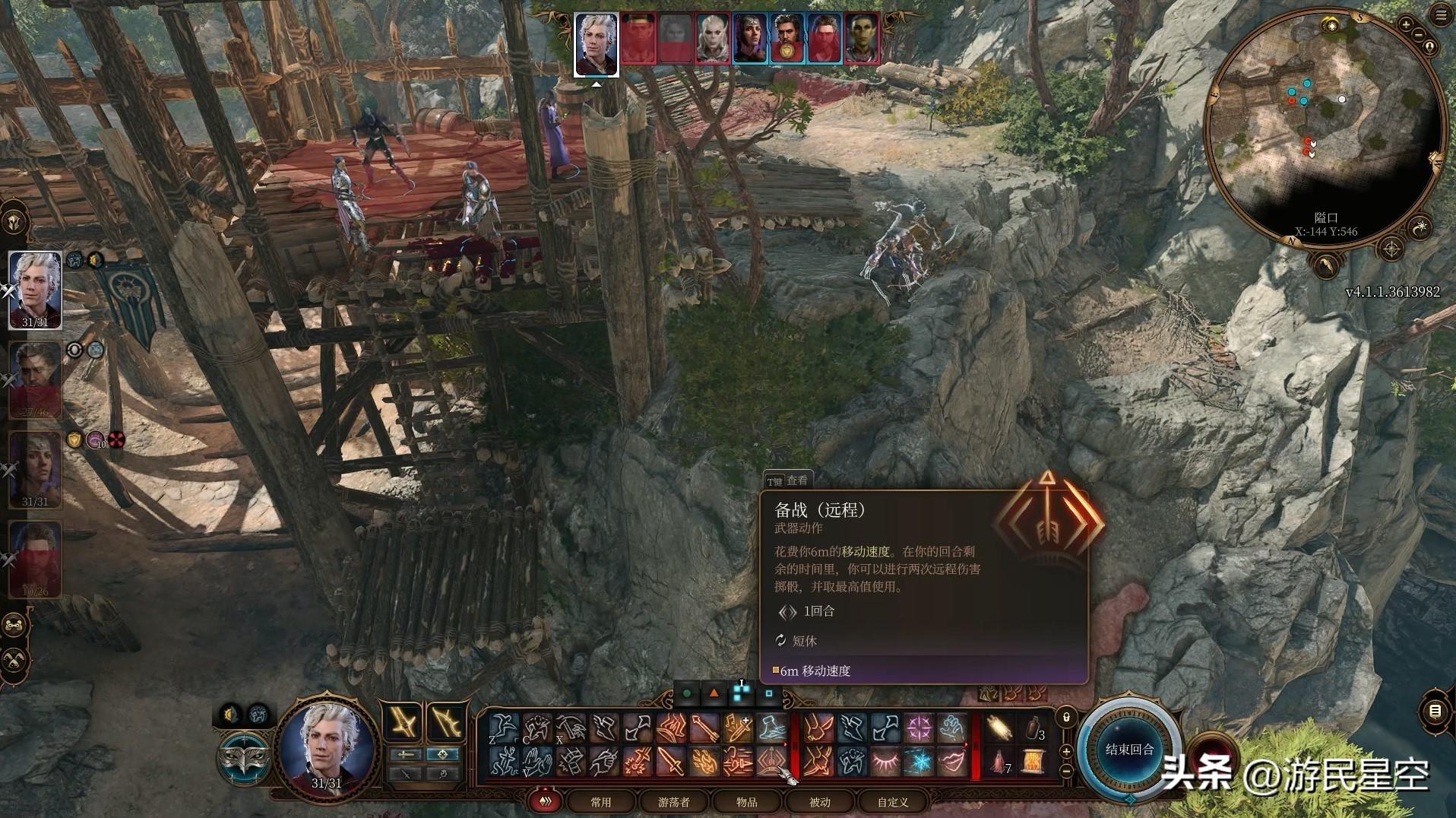Screen dimensions: 1456x818
Task: Open the 游荡者 rogue actions tab
Action: click(x=673, y=802)
